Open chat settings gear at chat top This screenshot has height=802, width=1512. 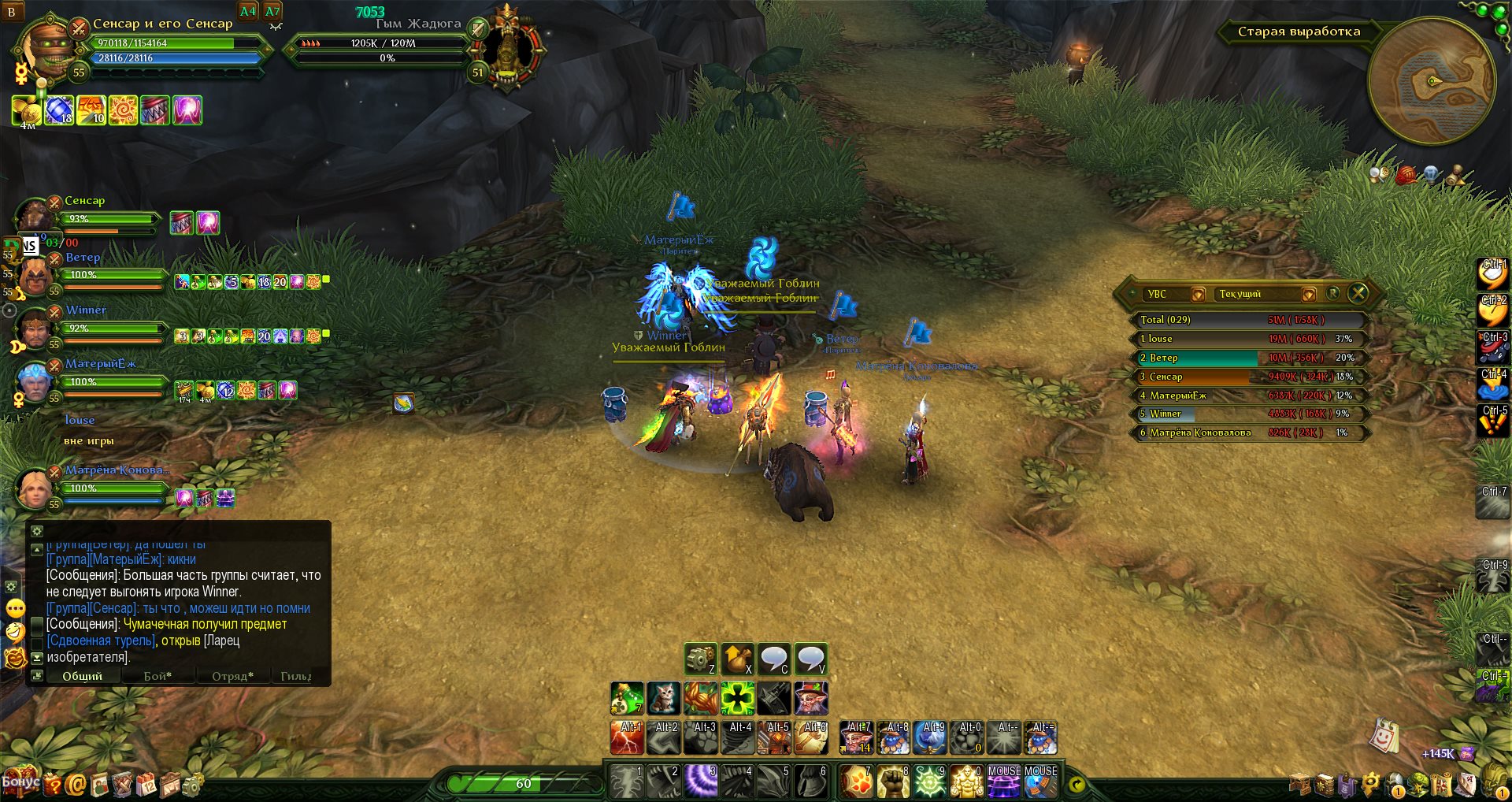[37, 531]
